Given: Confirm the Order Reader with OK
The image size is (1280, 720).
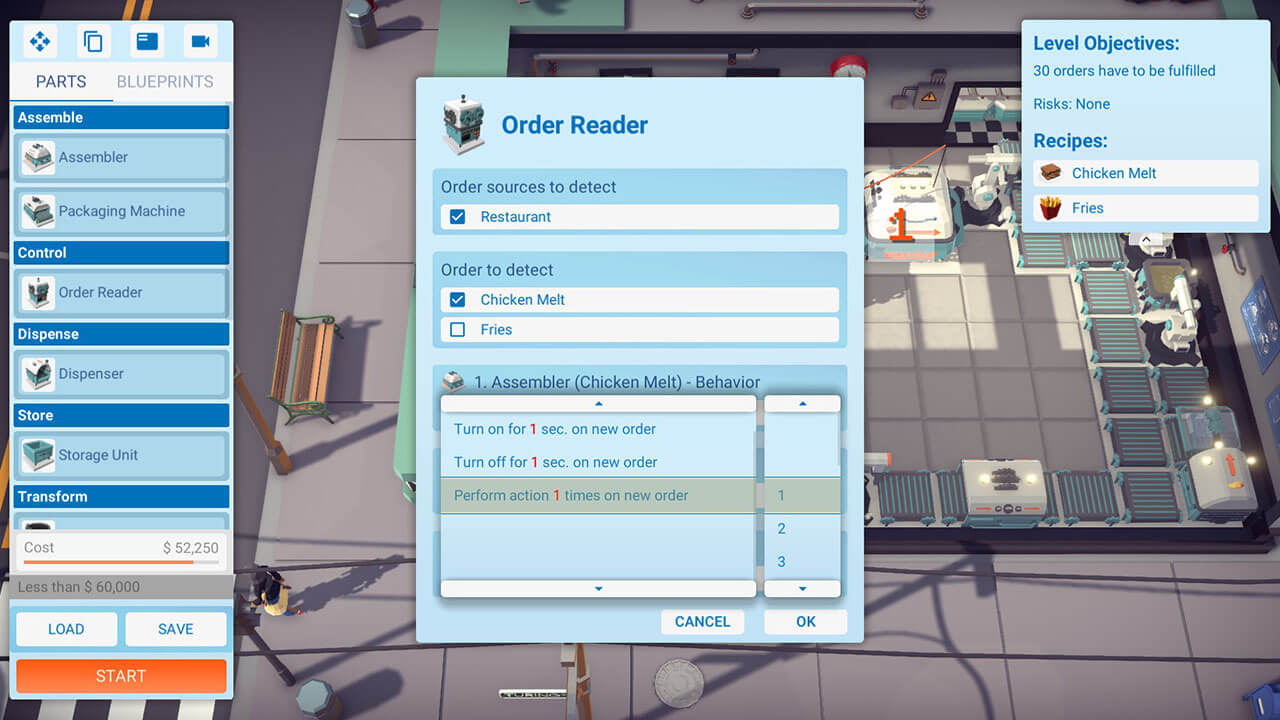Looking at the screenshot, I should point(805,621).
